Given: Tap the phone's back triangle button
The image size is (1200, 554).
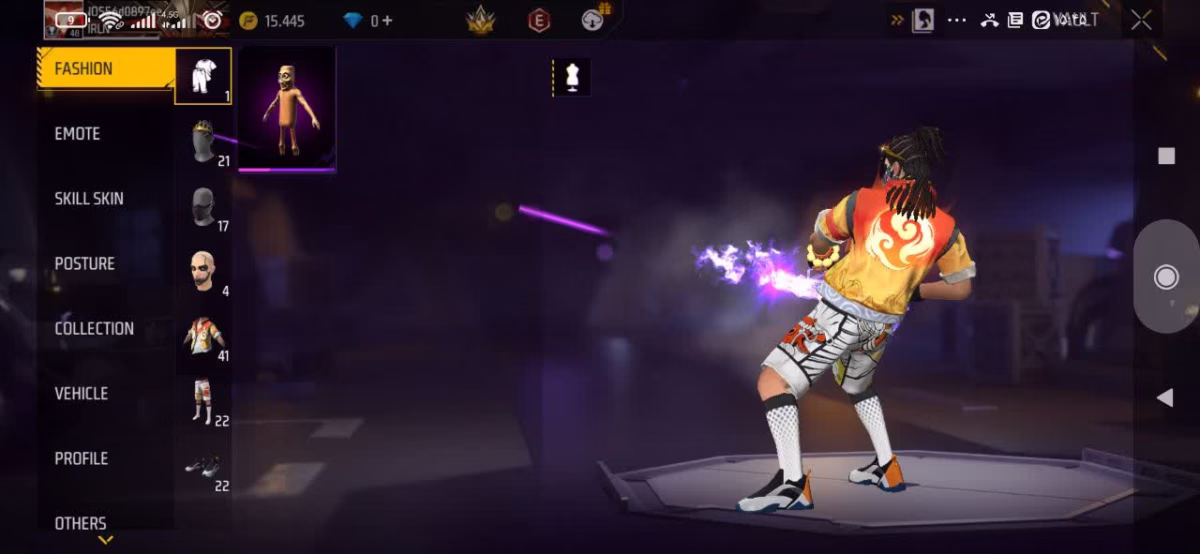Looking at the screenshot, I should coord(1164,398).
